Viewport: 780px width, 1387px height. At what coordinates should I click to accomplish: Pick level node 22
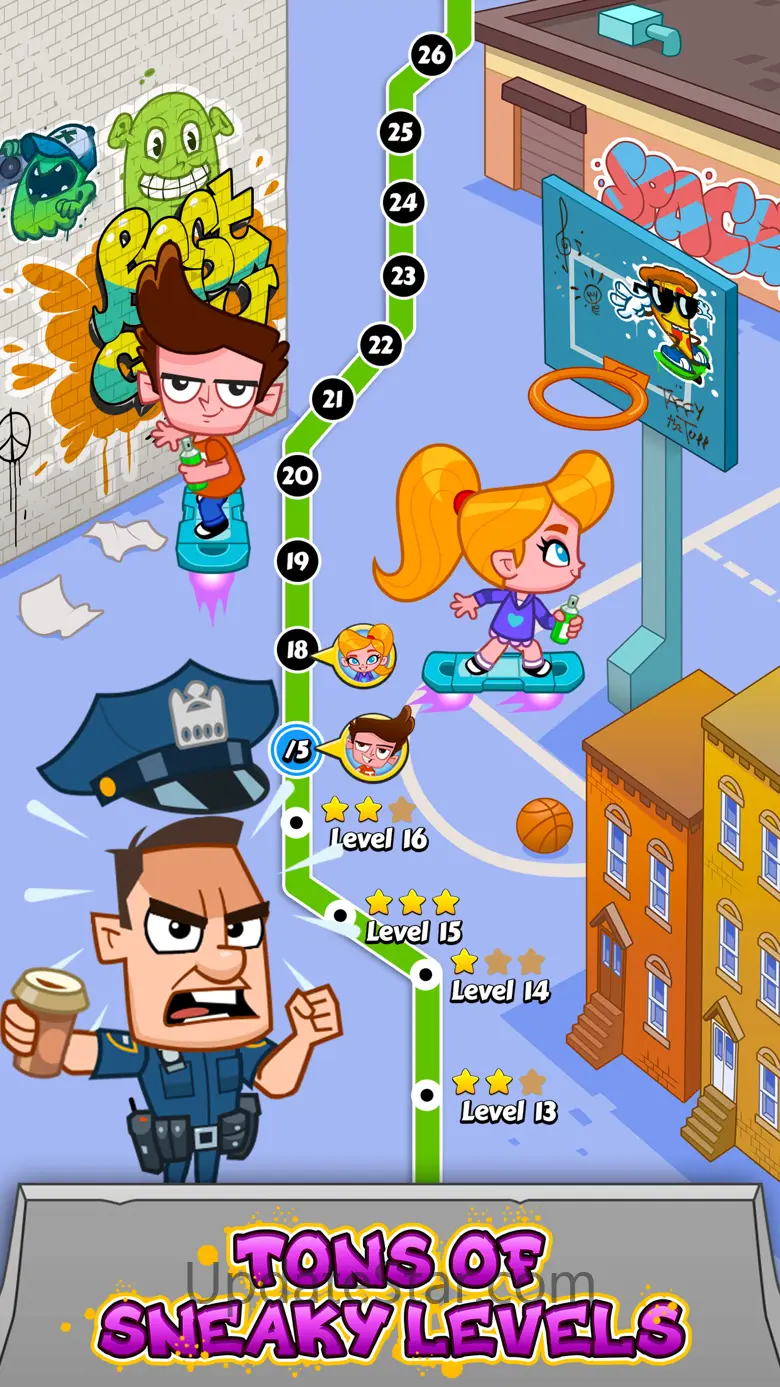click(380, 345)
